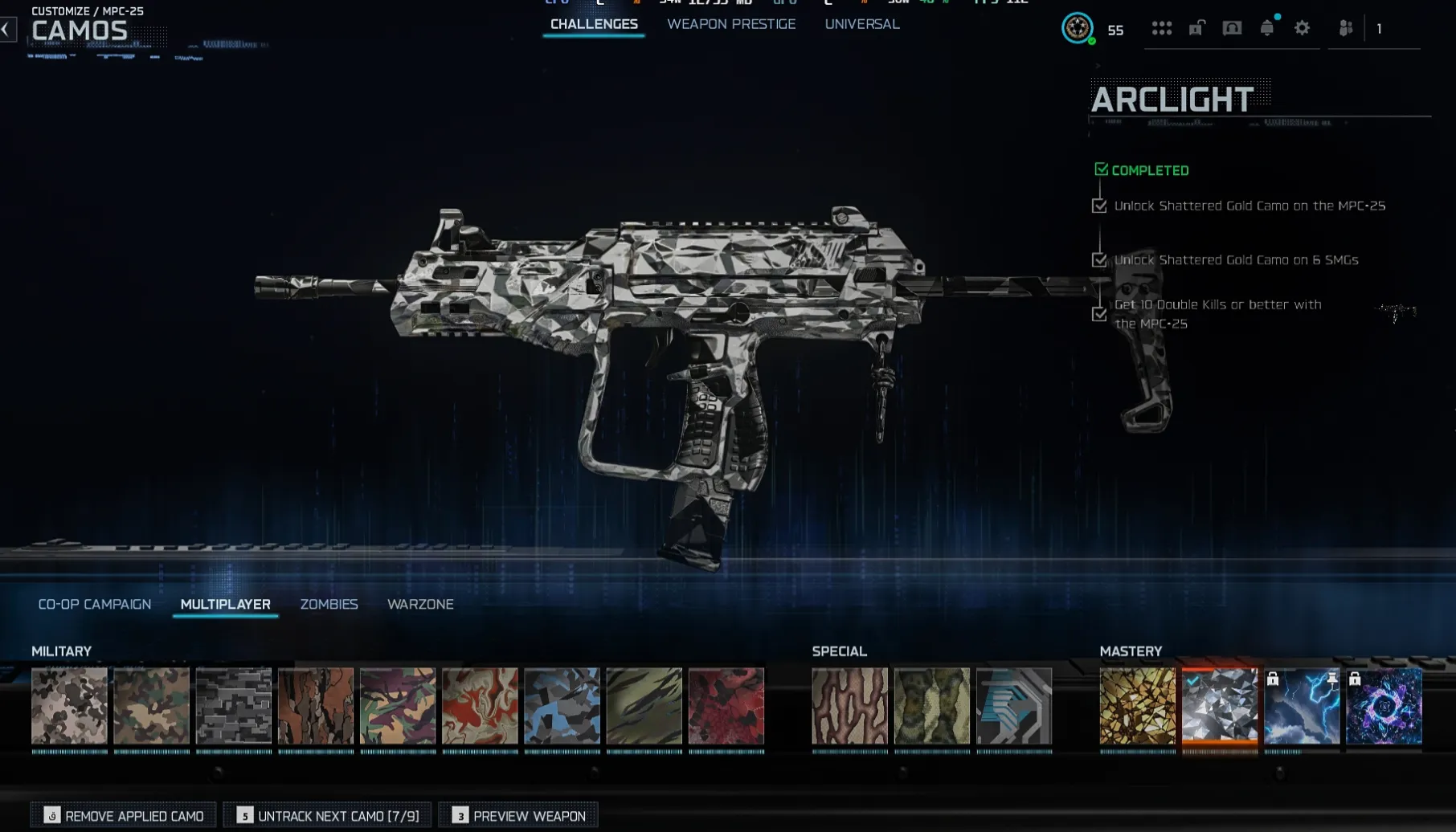Click the notifications bell icon
Image resolution: width=1456 pixels, height=832 pixels.
(x=1266, y=29)
